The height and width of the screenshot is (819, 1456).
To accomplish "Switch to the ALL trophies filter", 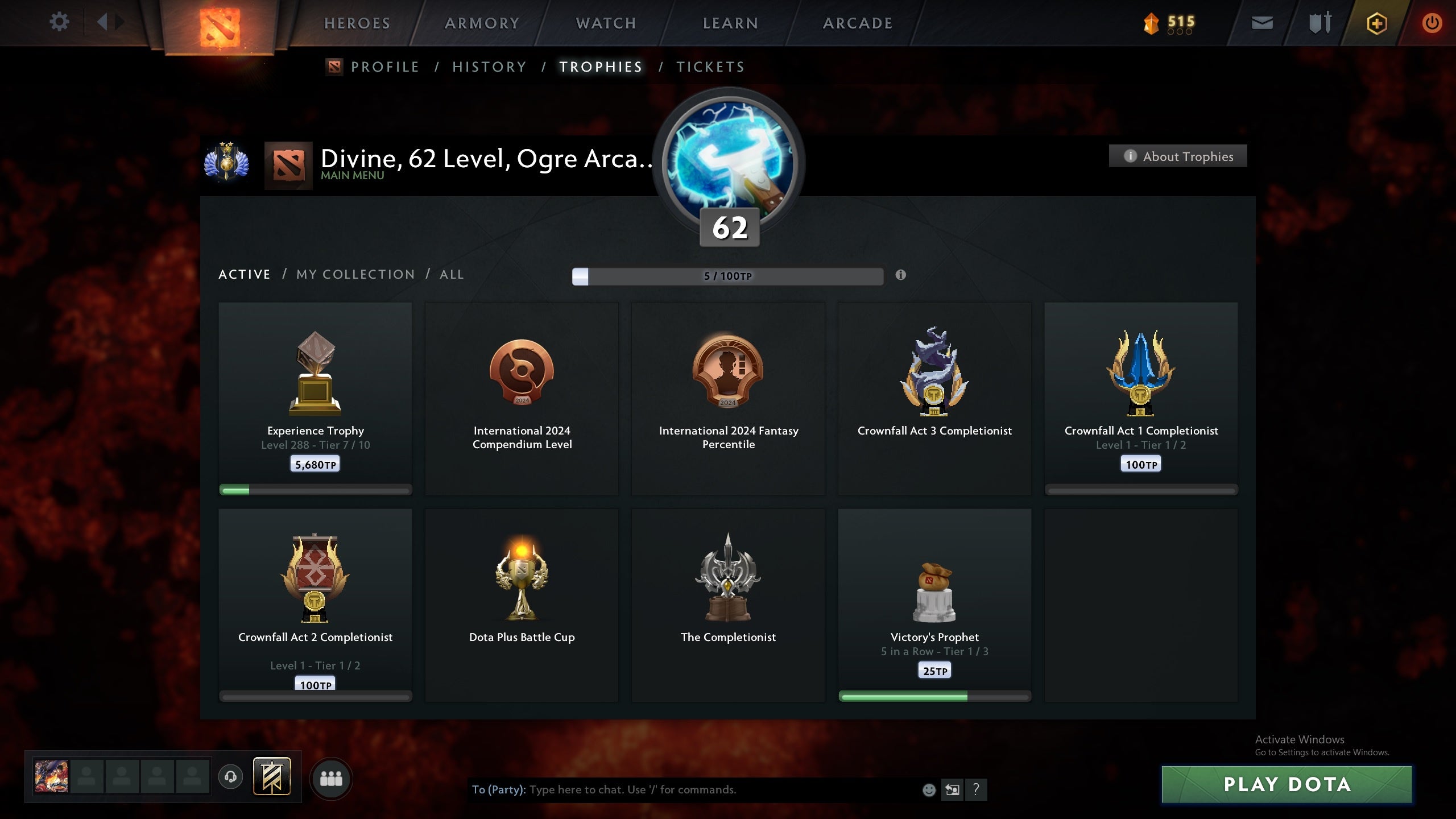I will tap(451, 274).
